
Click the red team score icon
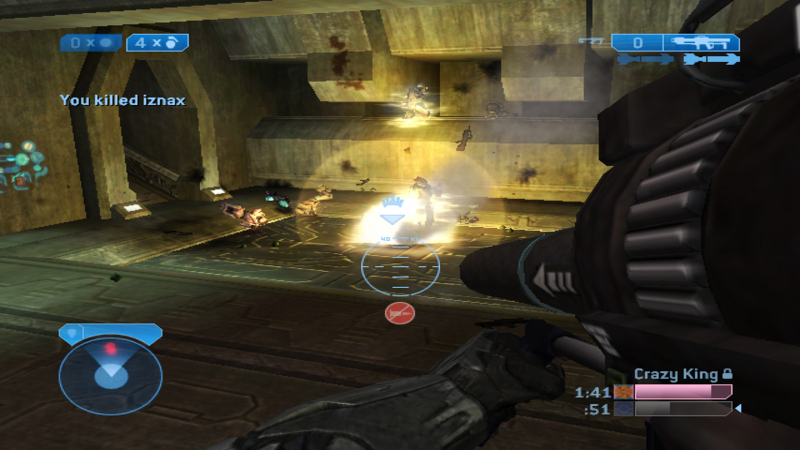click(624, 392)
